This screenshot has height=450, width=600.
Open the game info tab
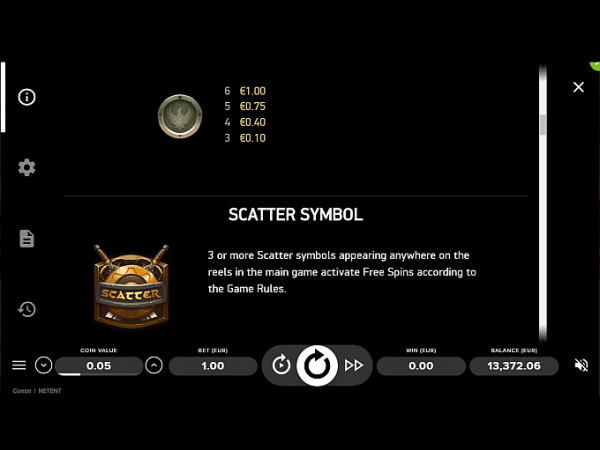pos(27,97)
